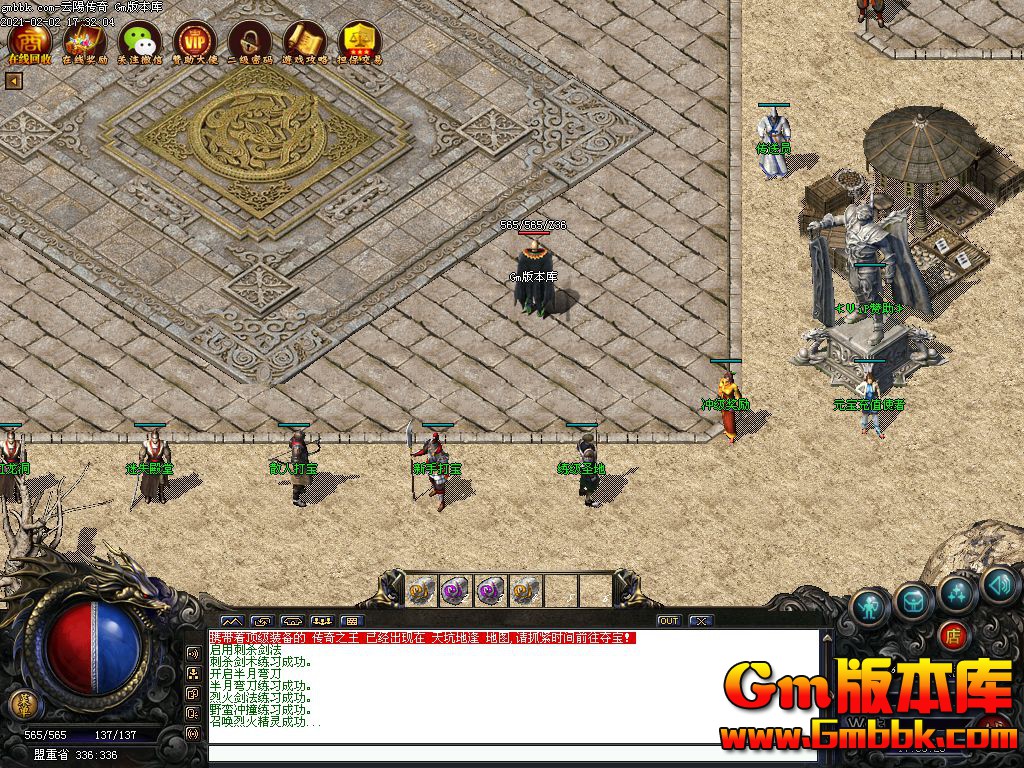This screenshot has width=1024, height=768.
Task: Open the VIP 赞助大使 sponsor menu
Action: [195, 42]
